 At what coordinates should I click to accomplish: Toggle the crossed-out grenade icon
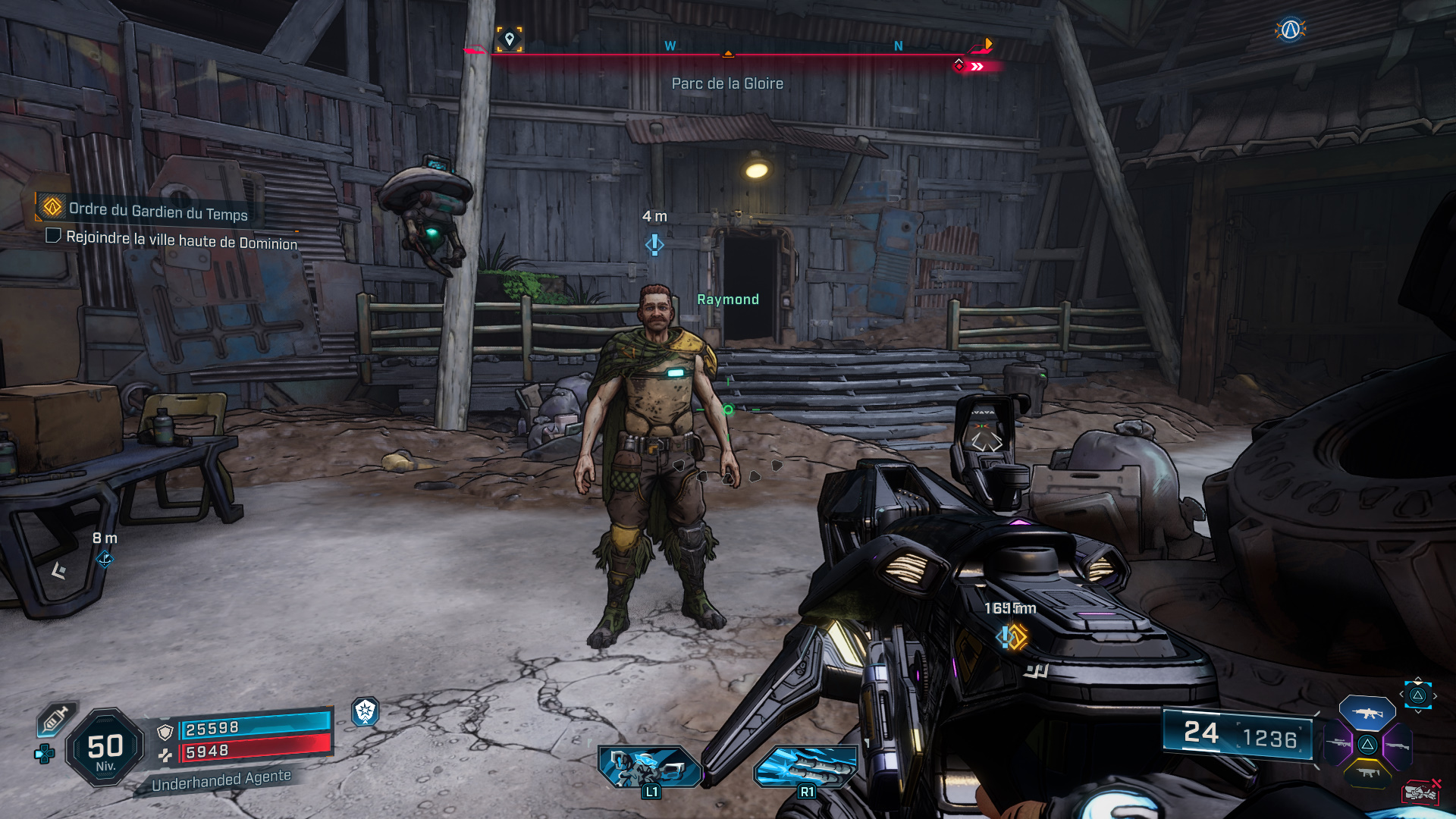[1420, 791]
